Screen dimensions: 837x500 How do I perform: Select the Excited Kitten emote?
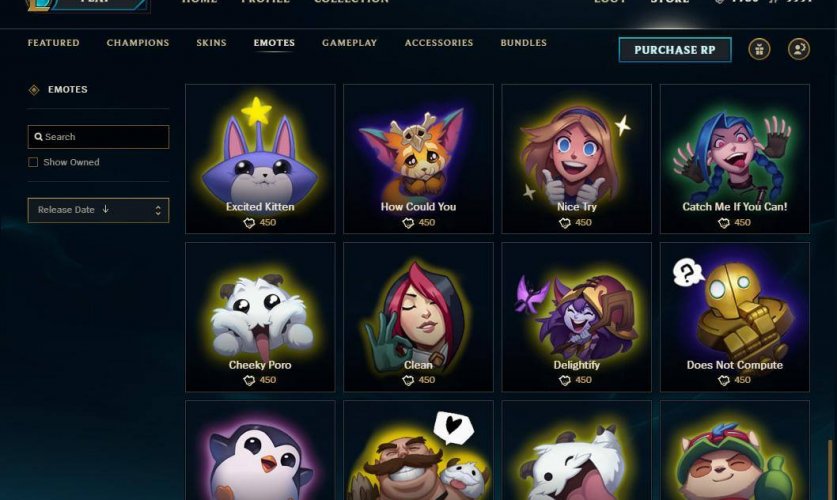(x=260, y=158)
